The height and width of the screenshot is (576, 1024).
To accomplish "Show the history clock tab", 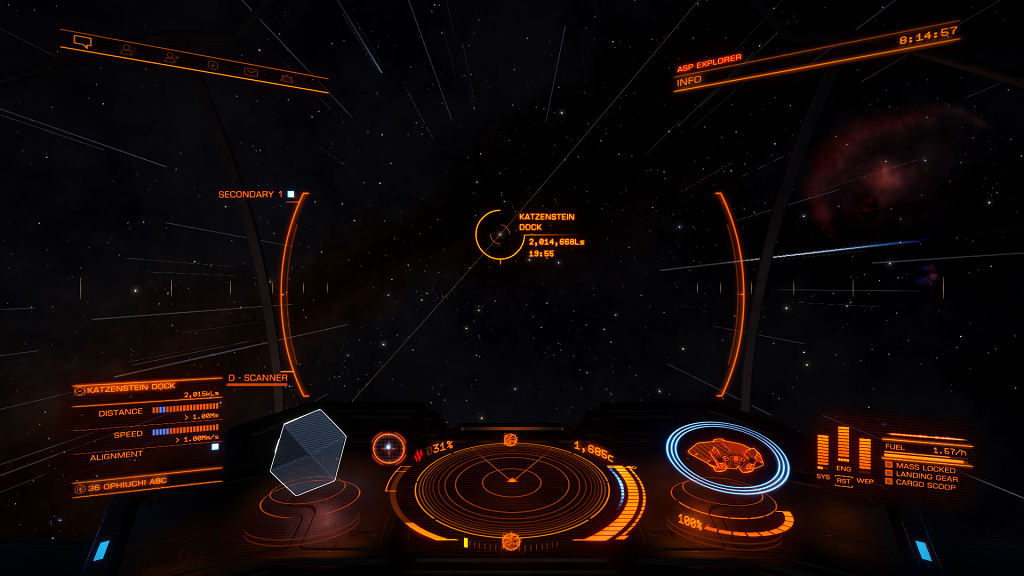I will pos(212,64).
